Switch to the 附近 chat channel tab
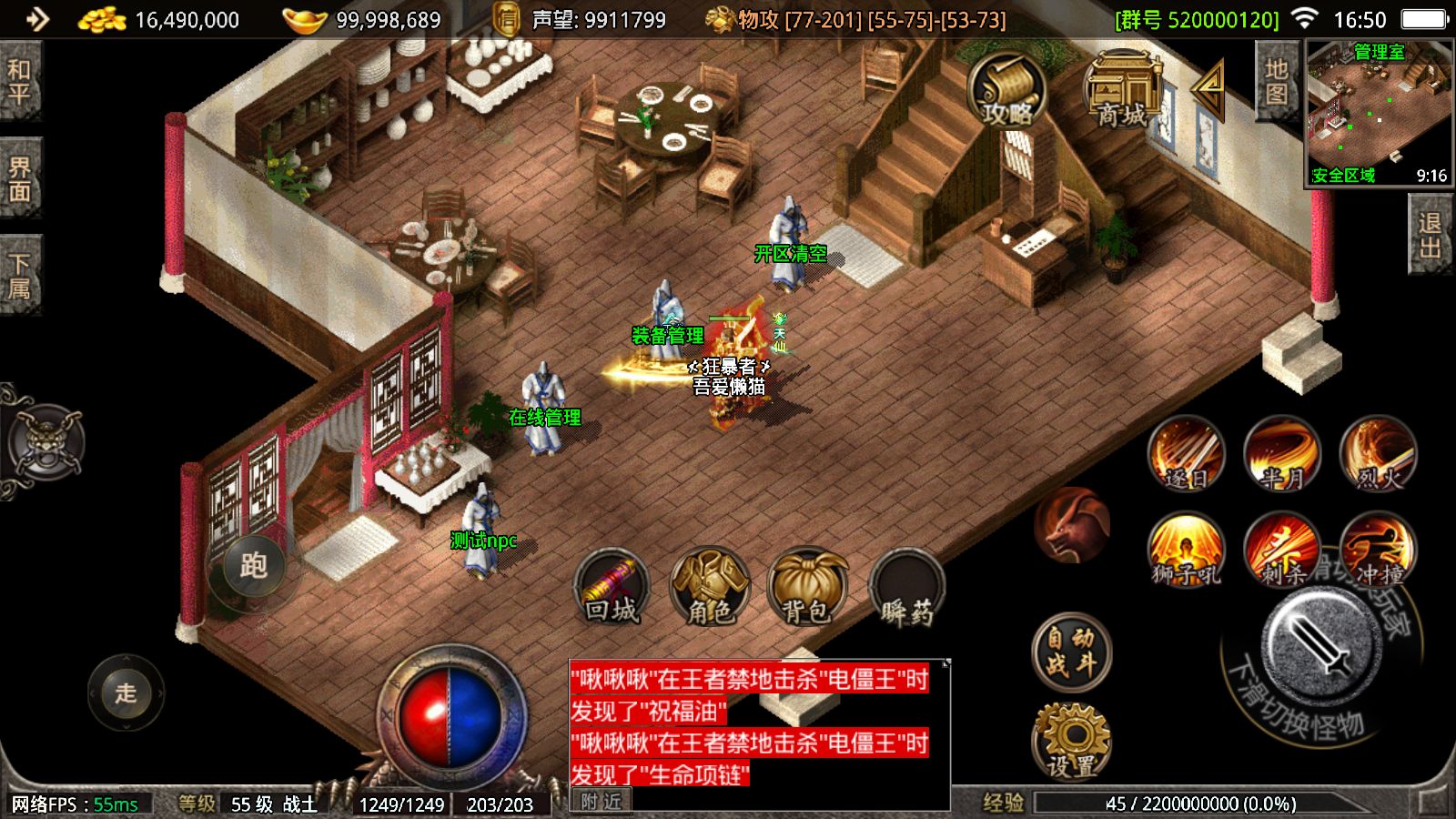The image size is (1456, 819). [599, 802]
